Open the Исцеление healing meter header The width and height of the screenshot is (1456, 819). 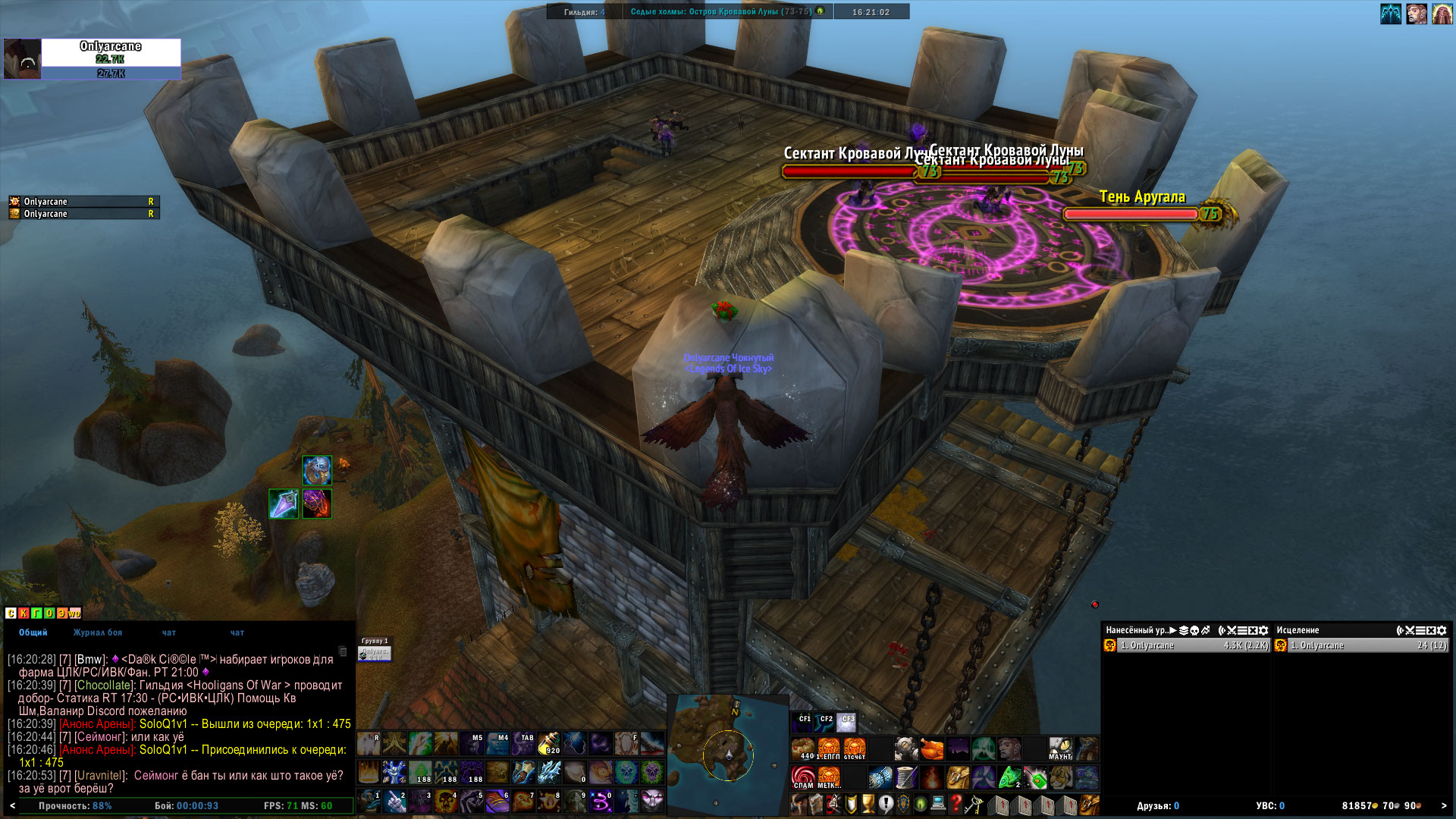coord(1298,630)
